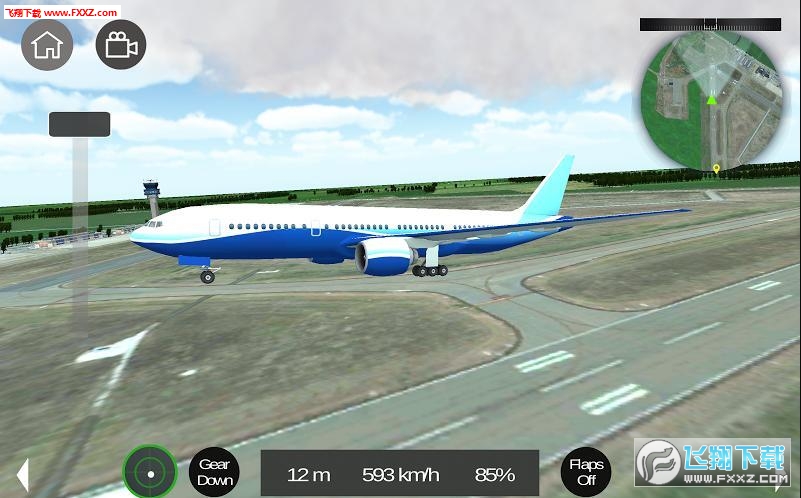Viewport: 801px width, 498px height.
Task: Click the left white arrow
Action: [22, 475]
